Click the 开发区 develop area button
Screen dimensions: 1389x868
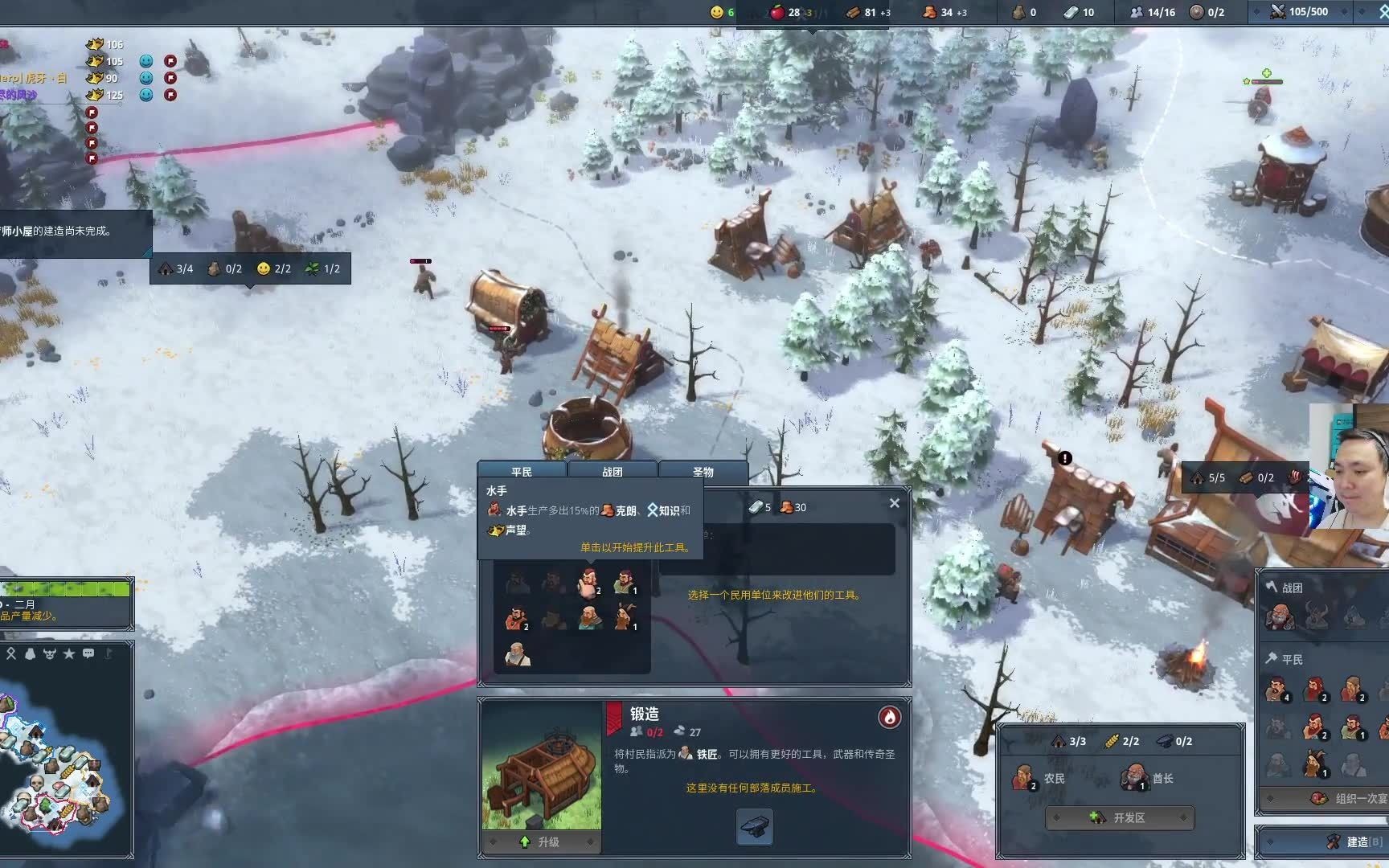(x=1120, y=817)
